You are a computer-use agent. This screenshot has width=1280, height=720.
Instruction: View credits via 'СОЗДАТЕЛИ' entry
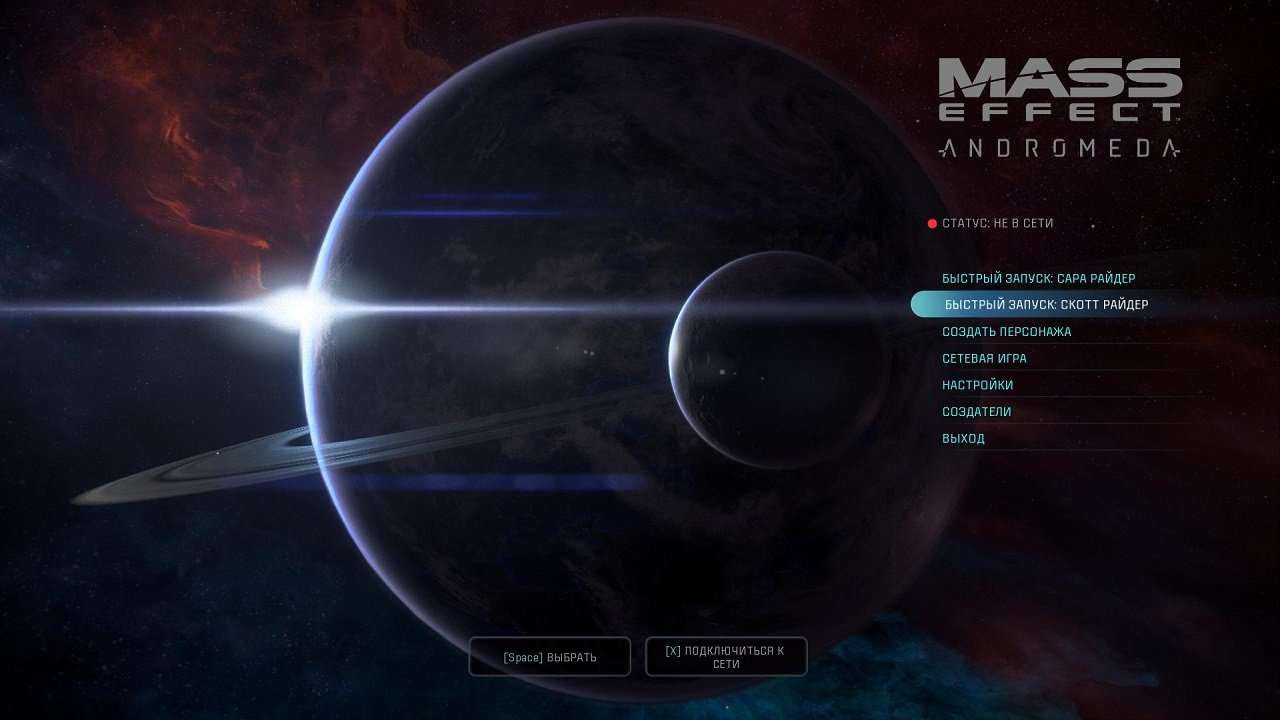tap(975, 411)
